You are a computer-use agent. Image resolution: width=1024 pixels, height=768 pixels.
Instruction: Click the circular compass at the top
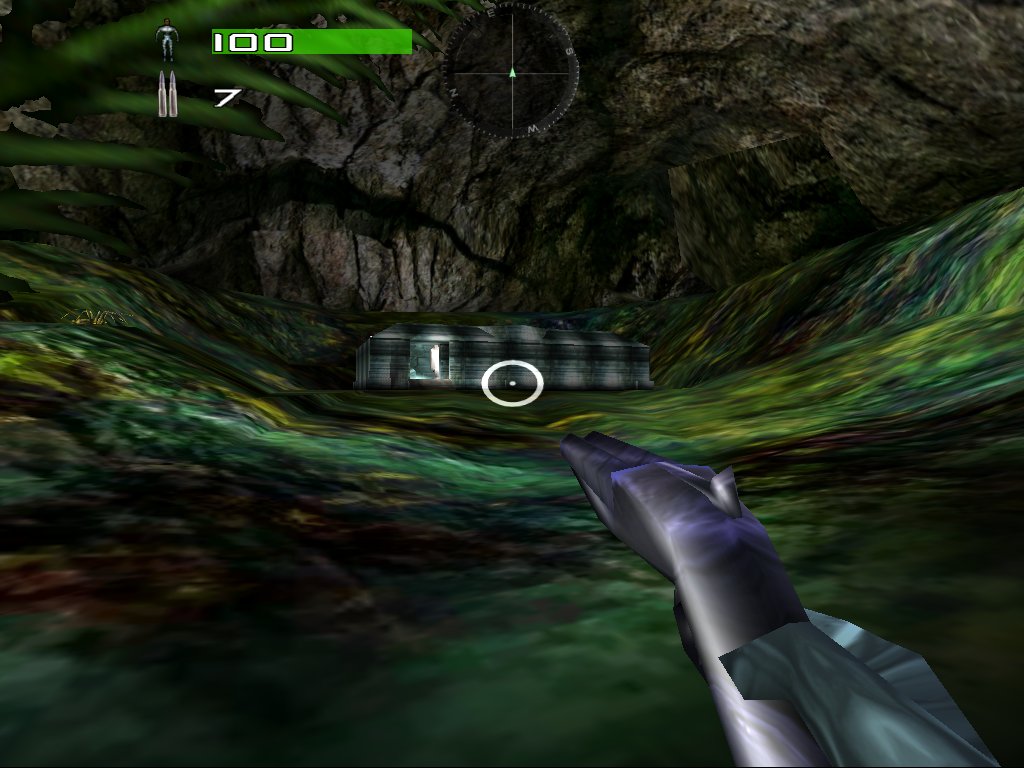point(511,71)
